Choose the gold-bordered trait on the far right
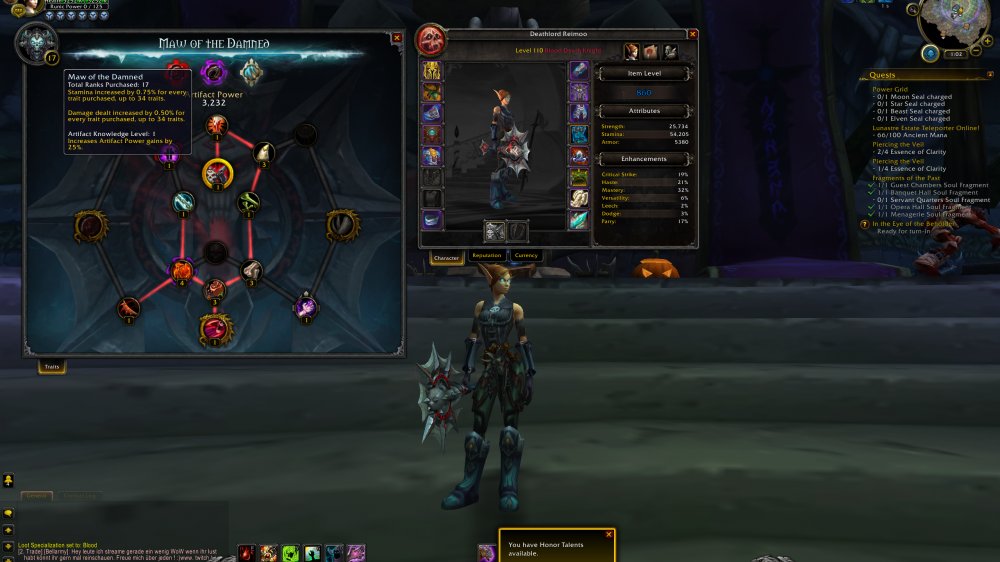The width and height of the screenshot is (1000, 562). (341, 226)
